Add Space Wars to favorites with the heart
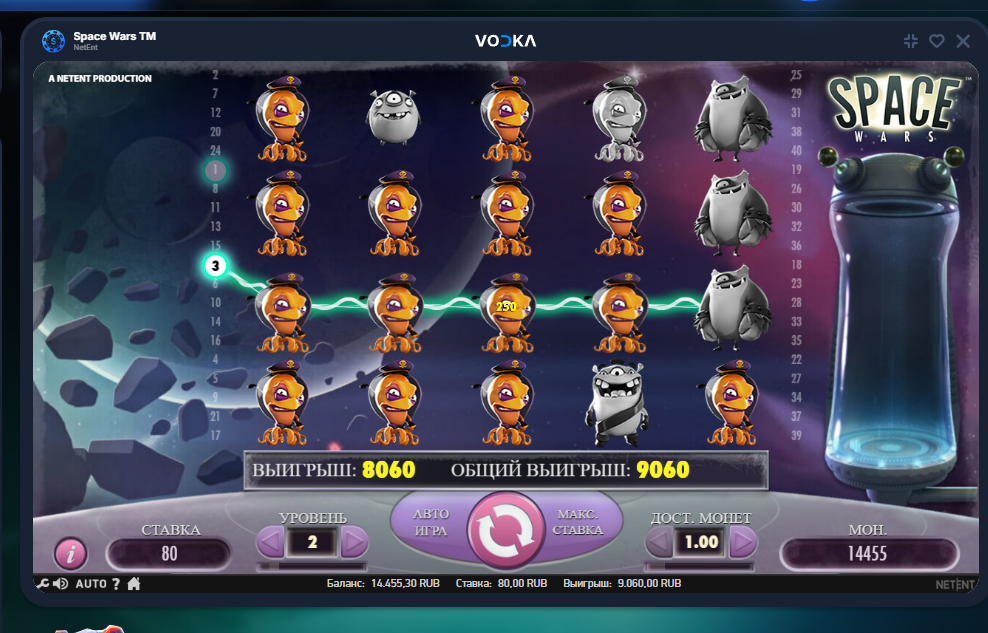 [x=936, y=41]
